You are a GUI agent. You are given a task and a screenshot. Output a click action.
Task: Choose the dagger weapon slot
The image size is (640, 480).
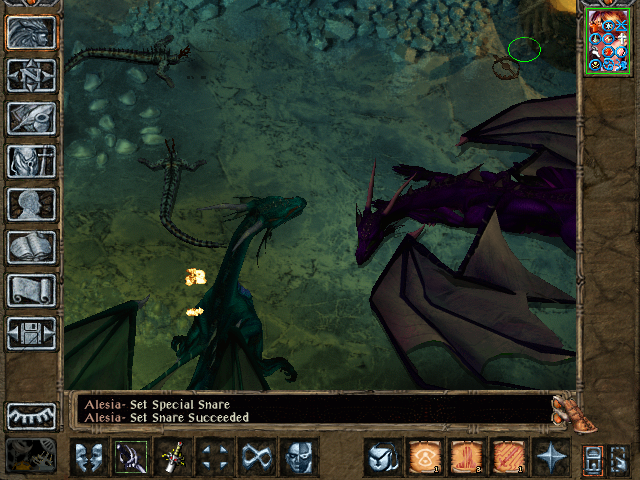[173, 458]
